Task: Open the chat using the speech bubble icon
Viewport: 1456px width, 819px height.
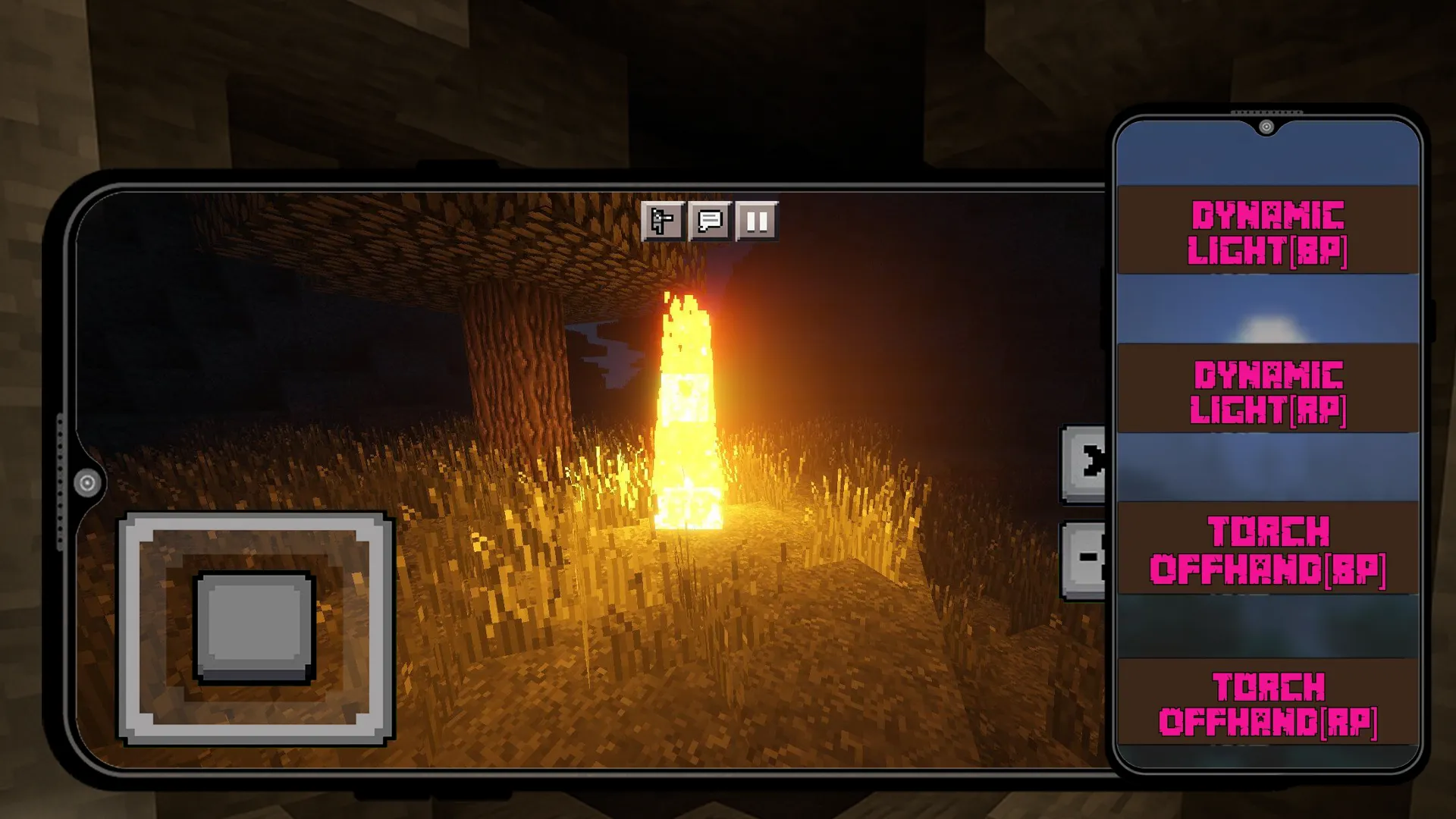Action: click(x=709, y=221)
